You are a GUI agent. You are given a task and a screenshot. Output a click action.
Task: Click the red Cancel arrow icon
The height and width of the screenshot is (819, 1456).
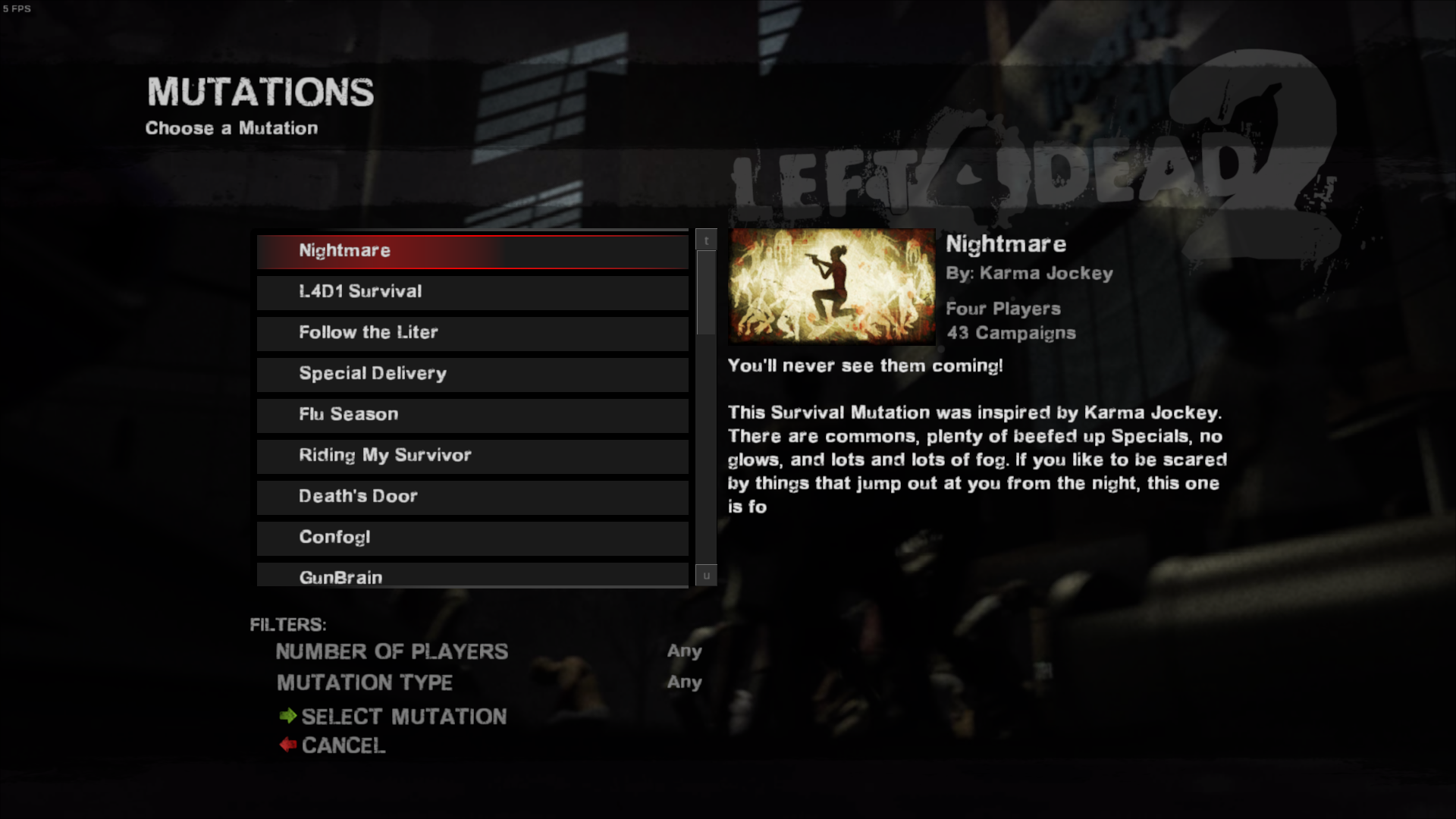pos(289,745)
